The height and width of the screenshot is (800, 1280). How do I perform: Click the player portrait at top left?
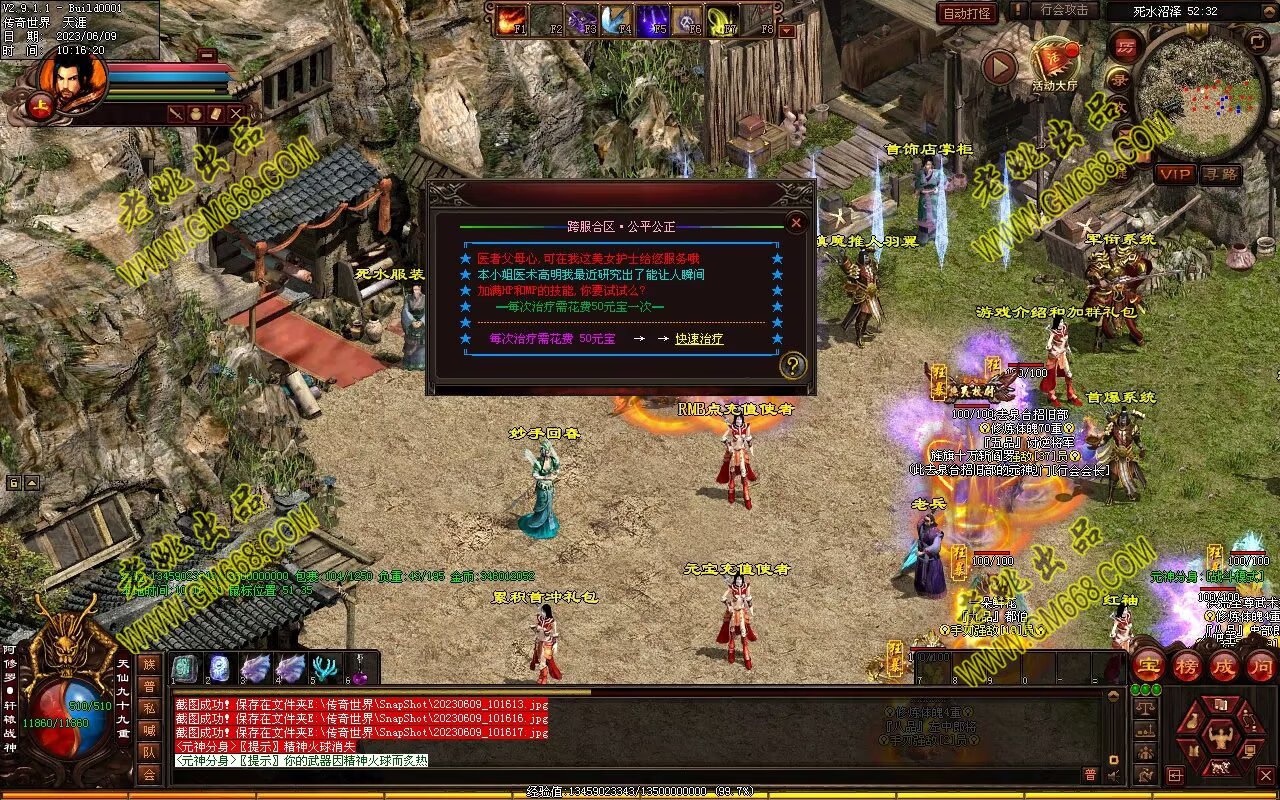tap(71, 80)
